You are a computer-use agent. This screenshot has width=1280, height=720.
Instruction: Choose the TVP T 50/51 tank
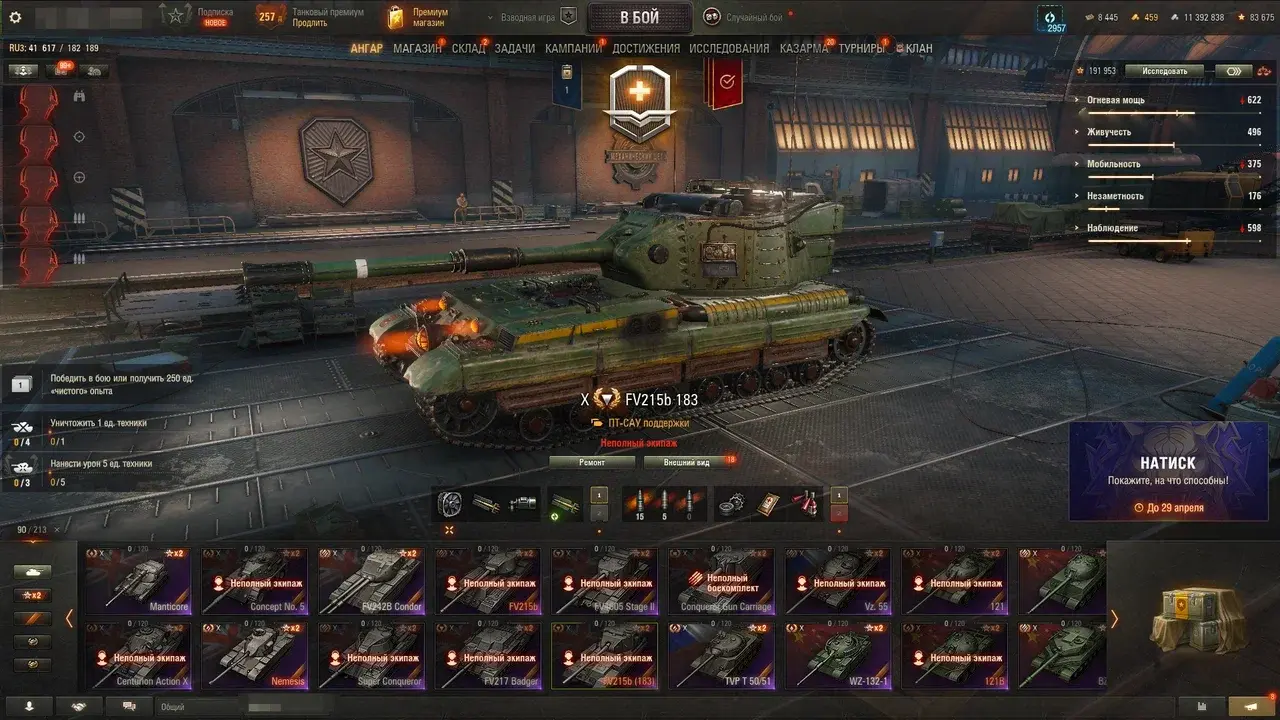click(720, 655)
